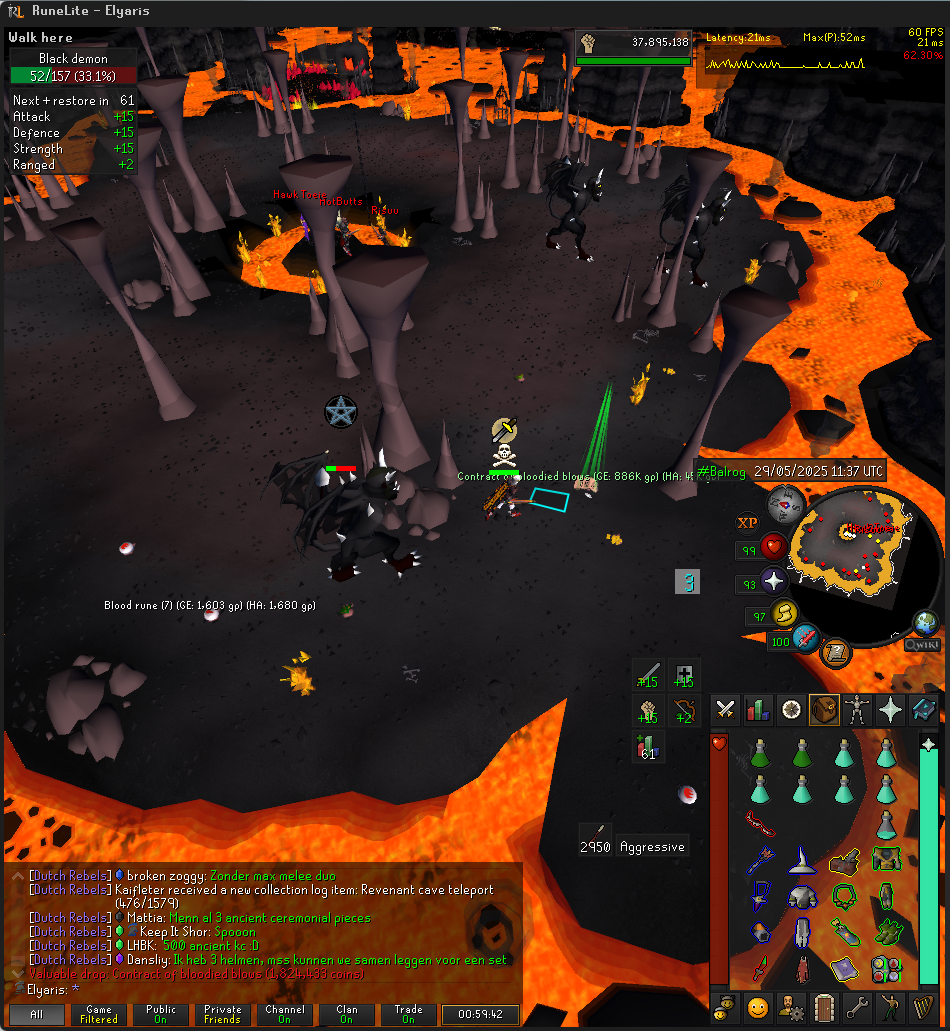Click the Wiki lookup button
This screenshot has height=1031, width=950.
point(921,645)
